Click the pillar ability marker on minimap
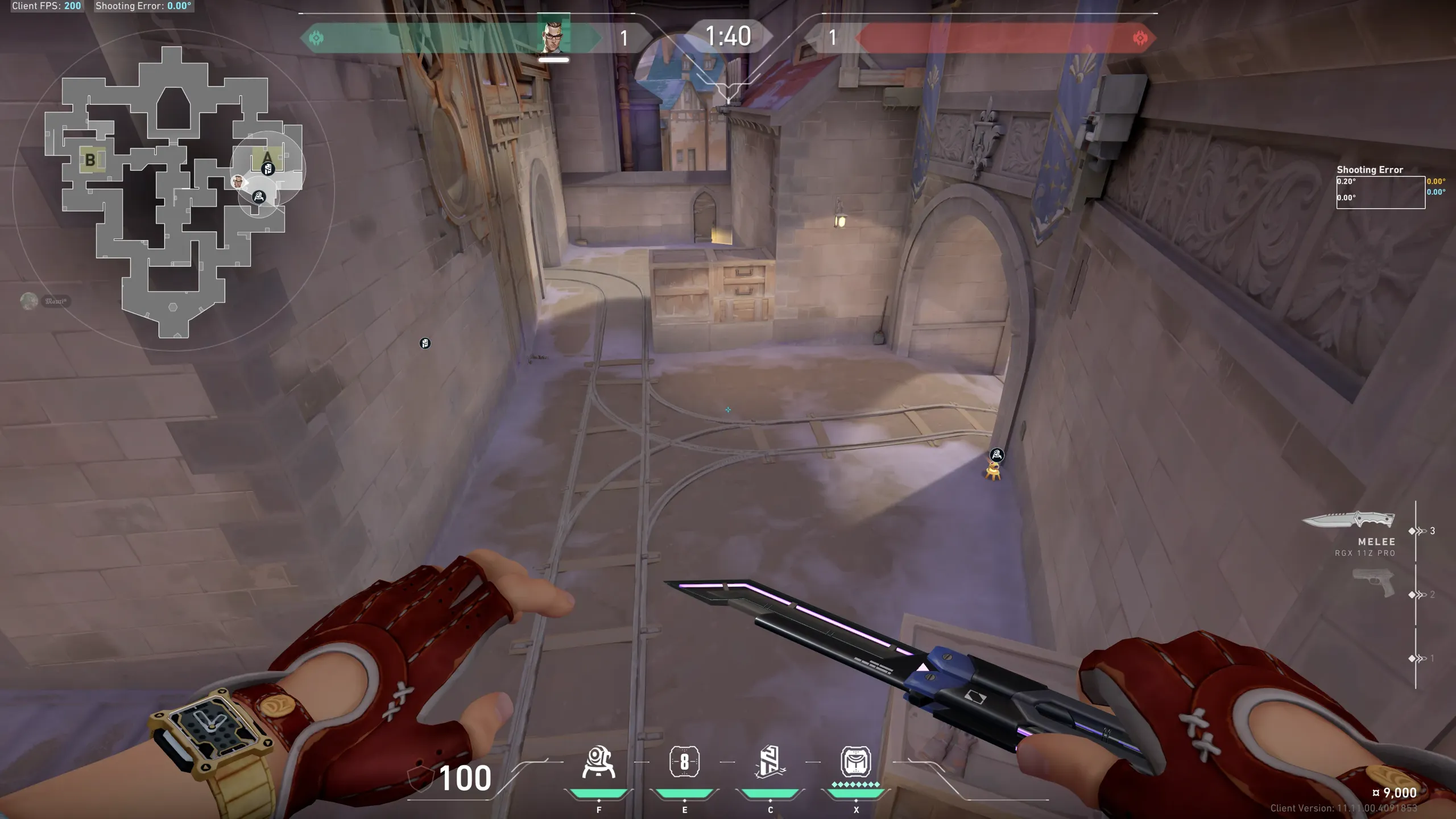 [x=268, y=168]
